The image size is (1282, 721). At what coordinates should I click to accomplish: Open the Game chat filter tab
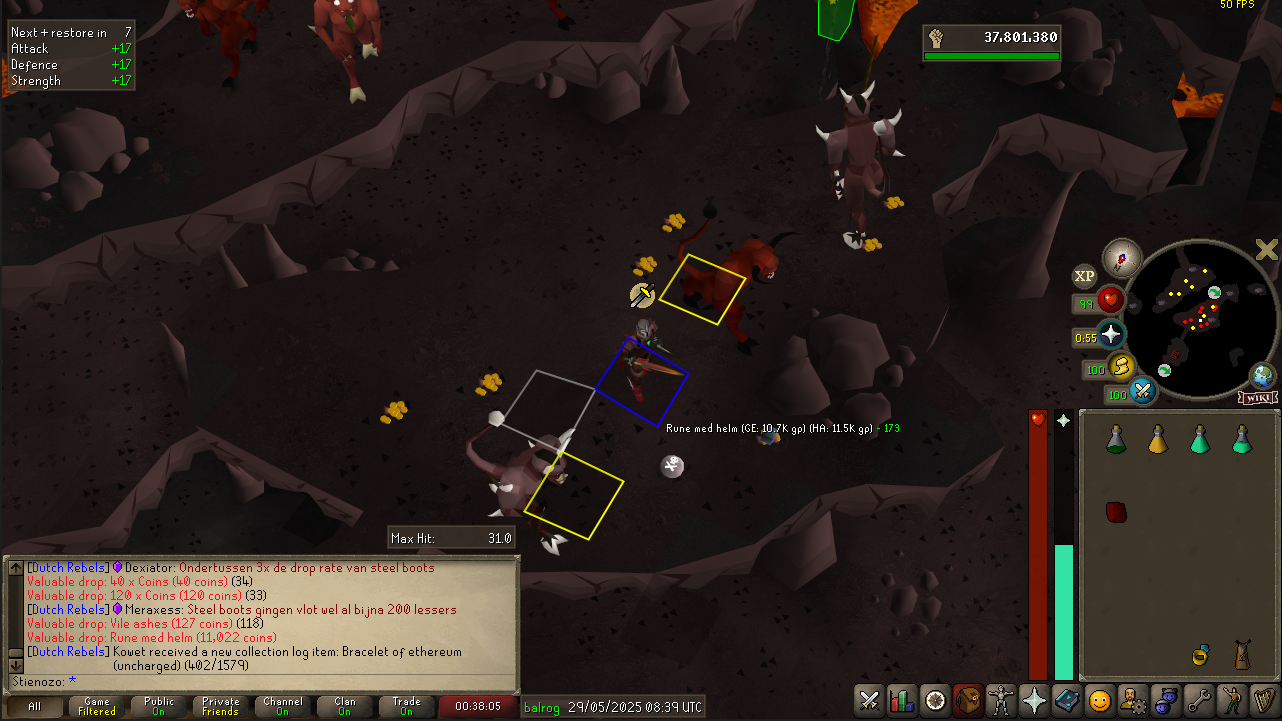(97, 706)
